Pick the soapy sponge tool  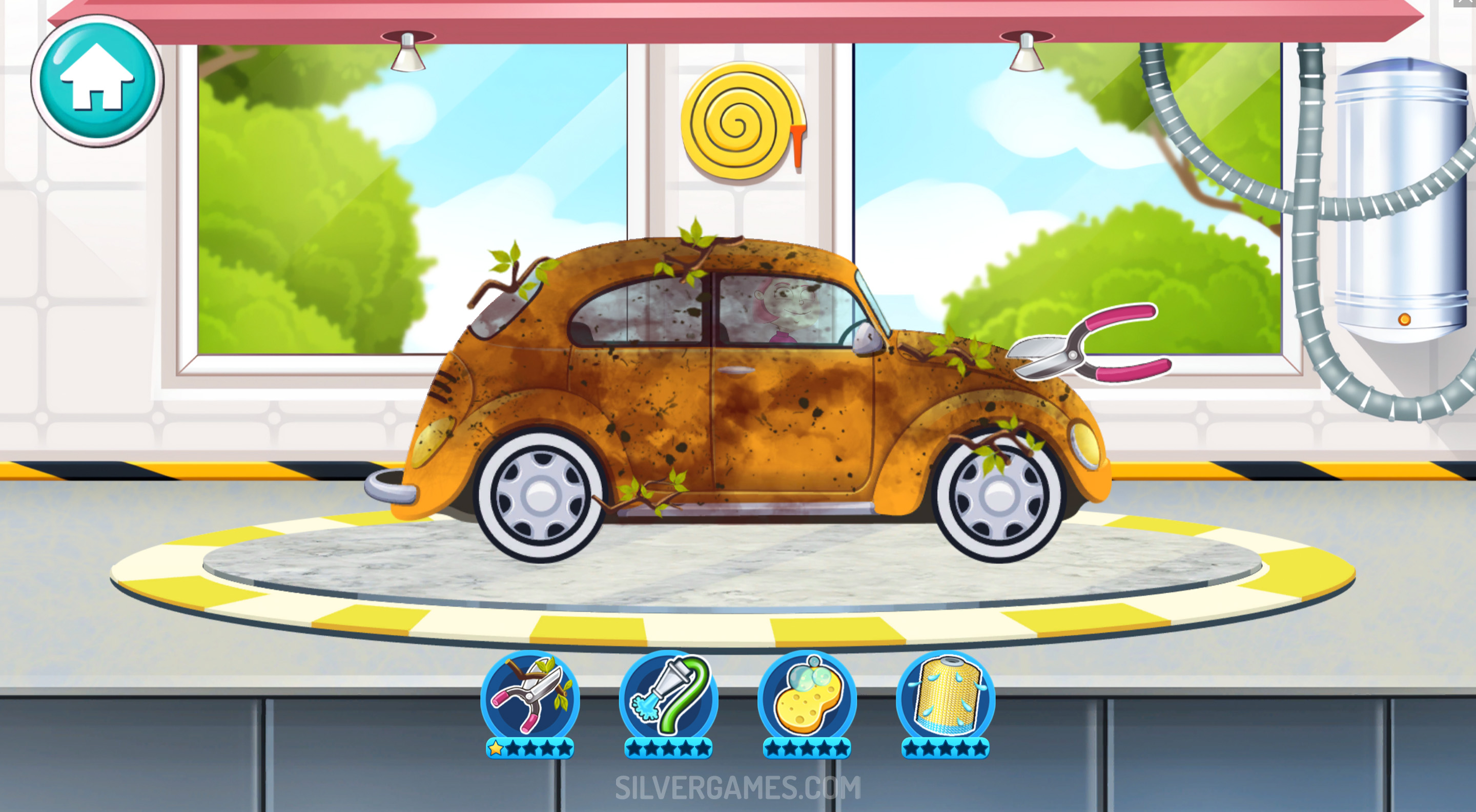pyautogui.click(x=807, y=697)
